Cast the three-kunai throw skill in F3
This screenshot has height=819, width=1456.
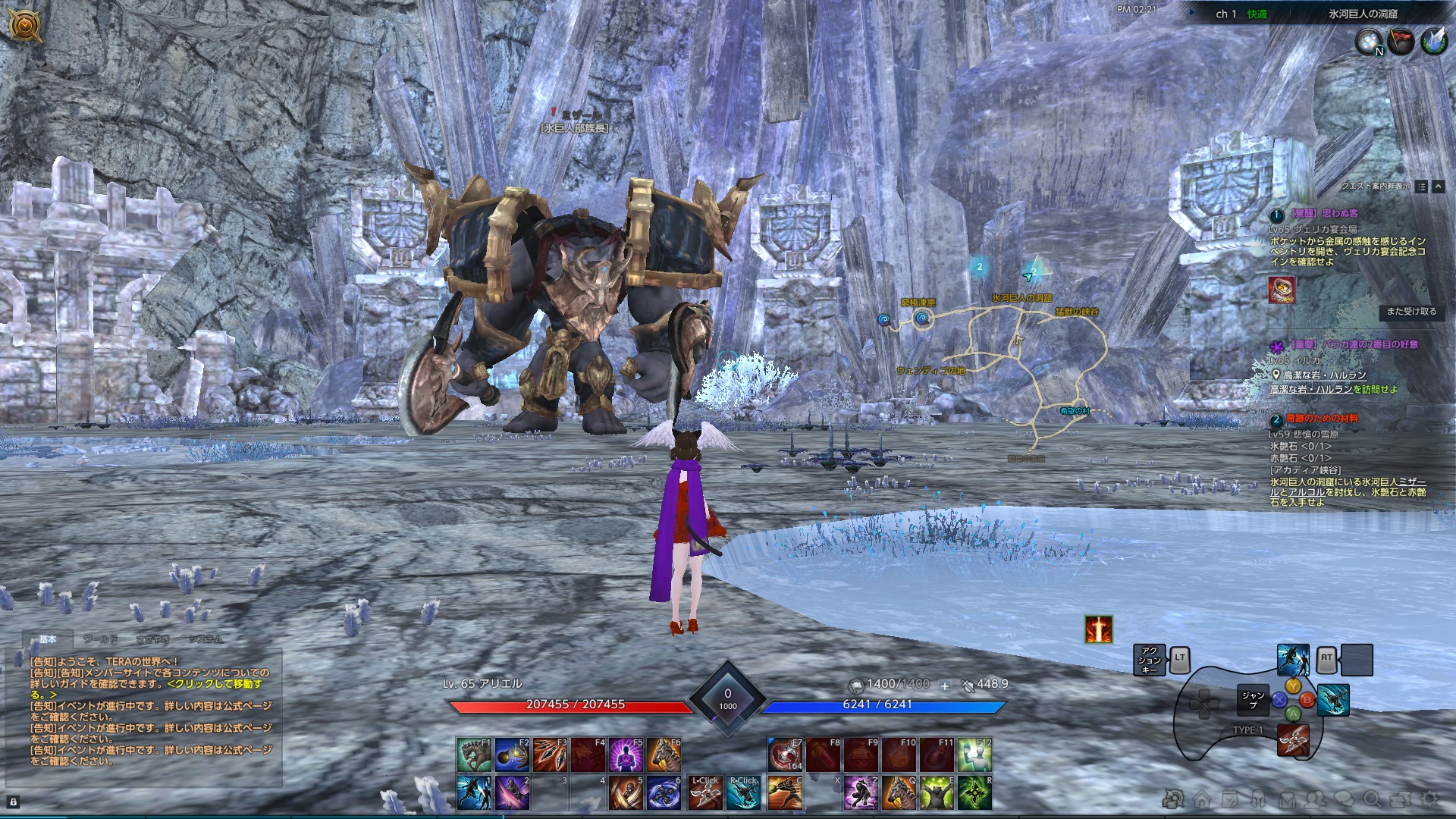point(550,755)
